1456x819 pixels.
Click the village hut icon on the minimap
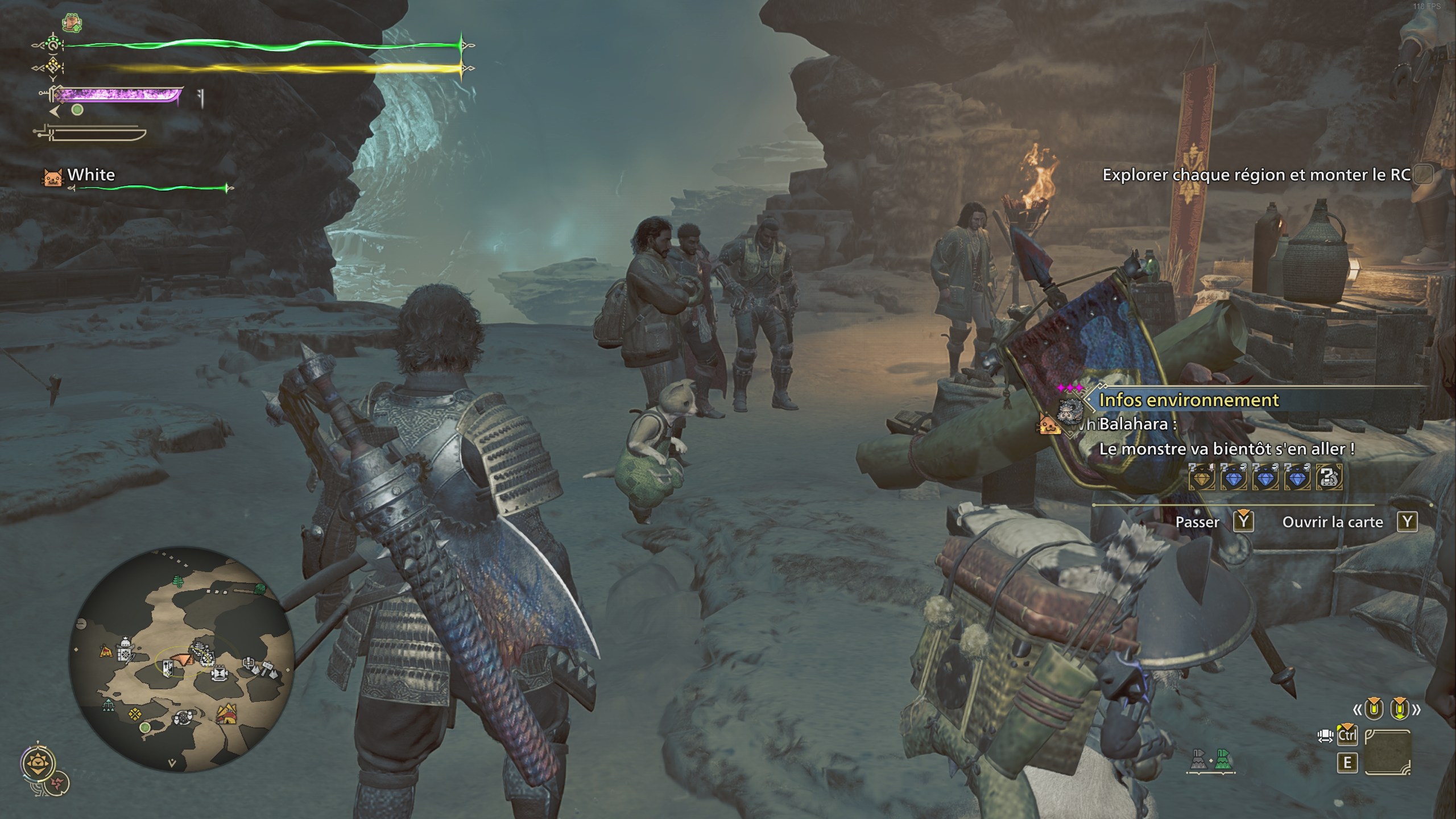tap(227, 714)
